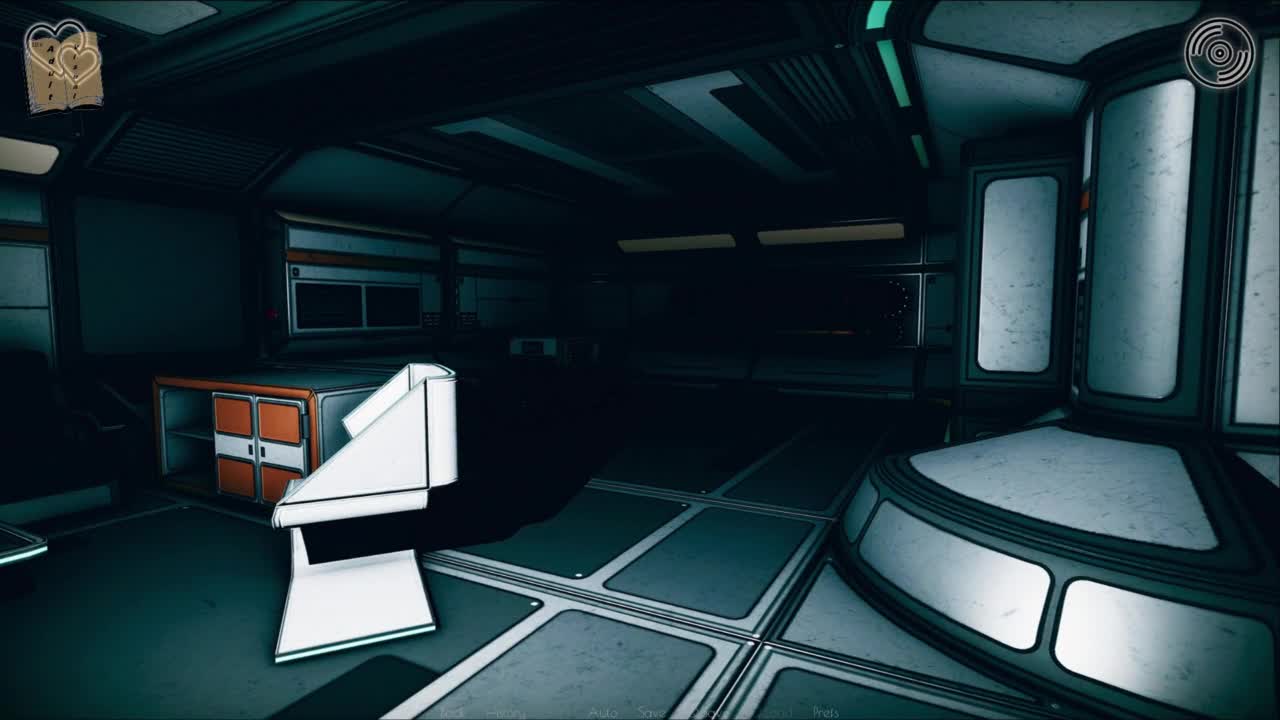Image resolution: width=1280 pixels, height=720 pixels.
Task: Open the Save screen
Action: 652,712
